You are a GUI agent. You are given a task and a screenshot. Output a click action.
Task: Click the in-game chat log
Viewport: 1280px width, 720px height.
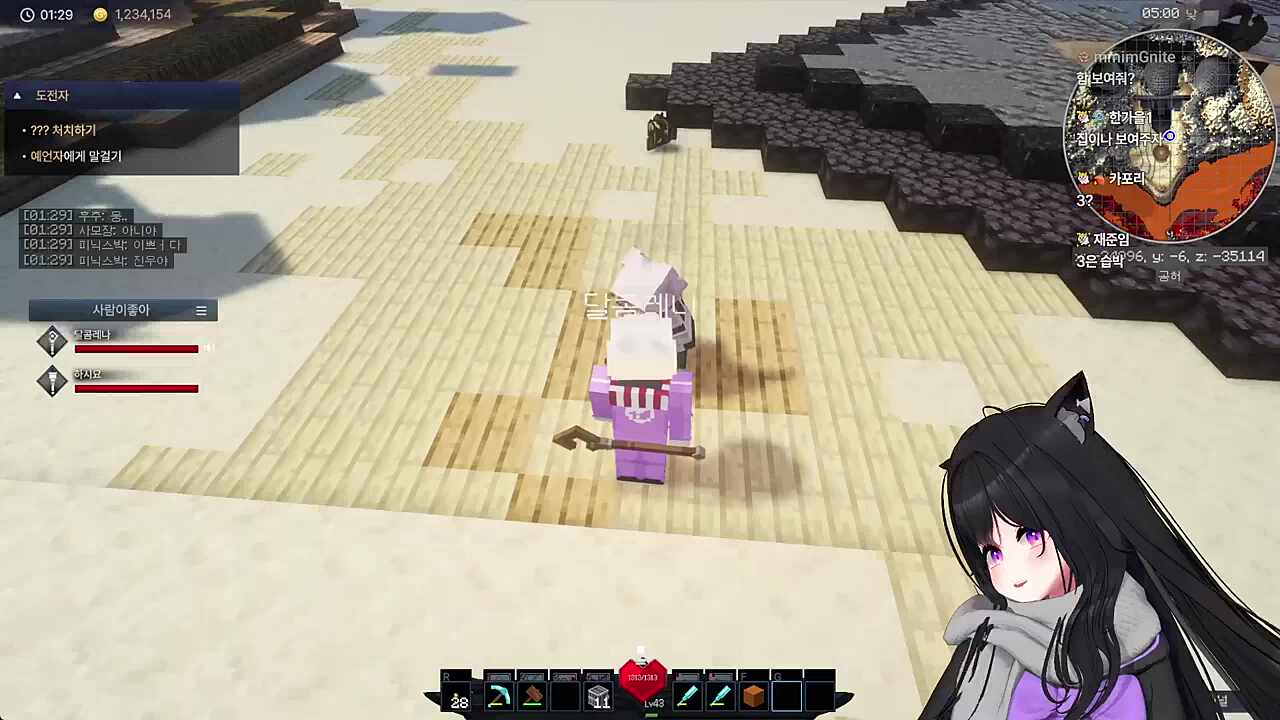(103, 238)
